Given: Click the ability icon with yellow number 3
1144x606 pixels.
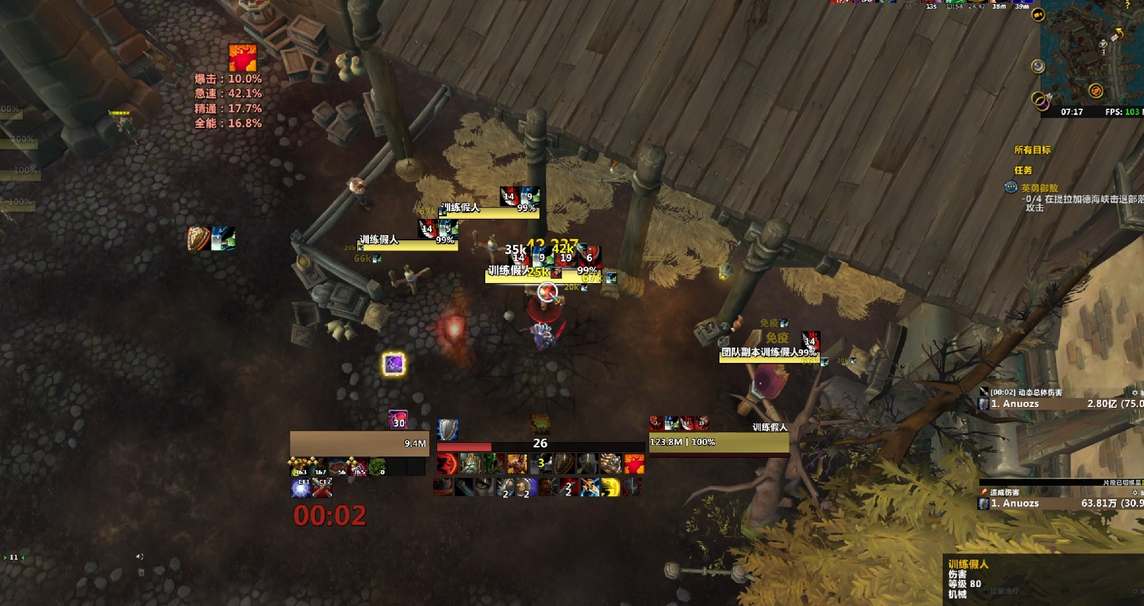Looking at the screenshot, I should tap(540, 463).
